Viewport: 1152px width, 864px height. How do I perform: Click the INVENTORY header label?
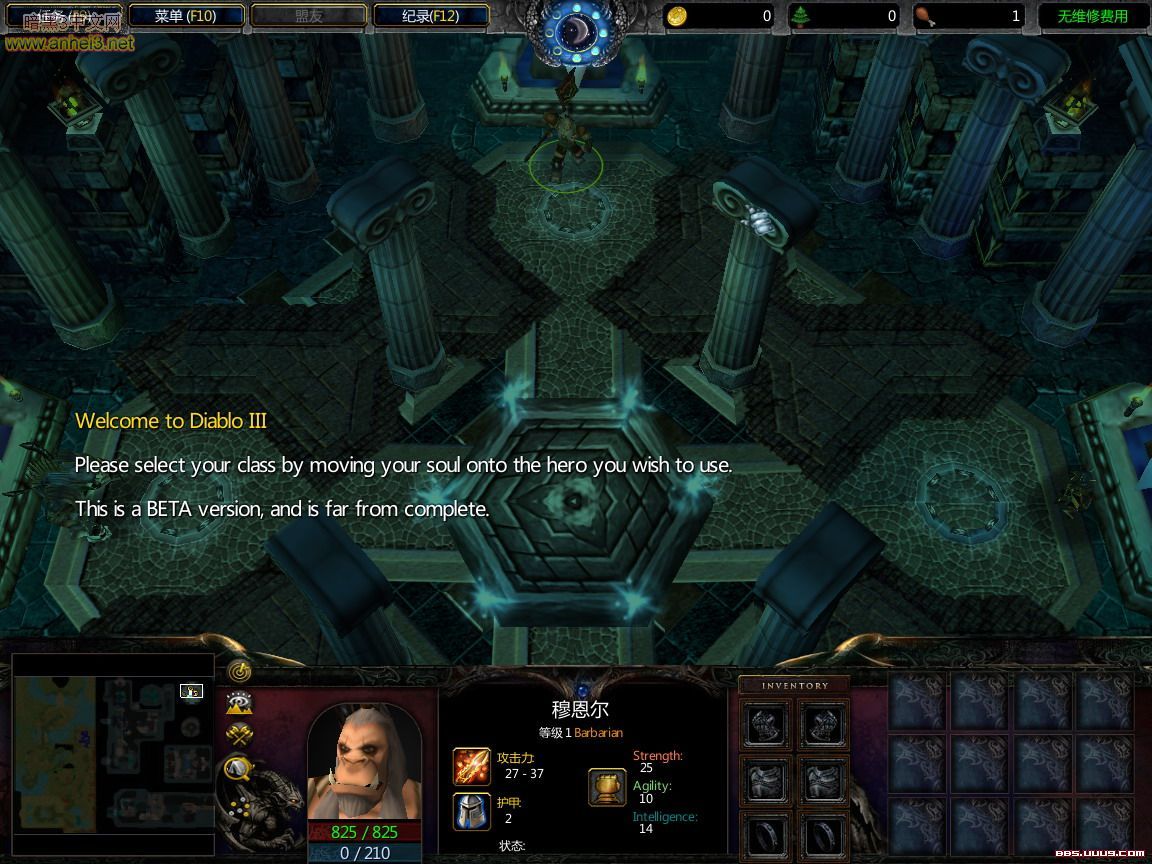coord(795,686)
